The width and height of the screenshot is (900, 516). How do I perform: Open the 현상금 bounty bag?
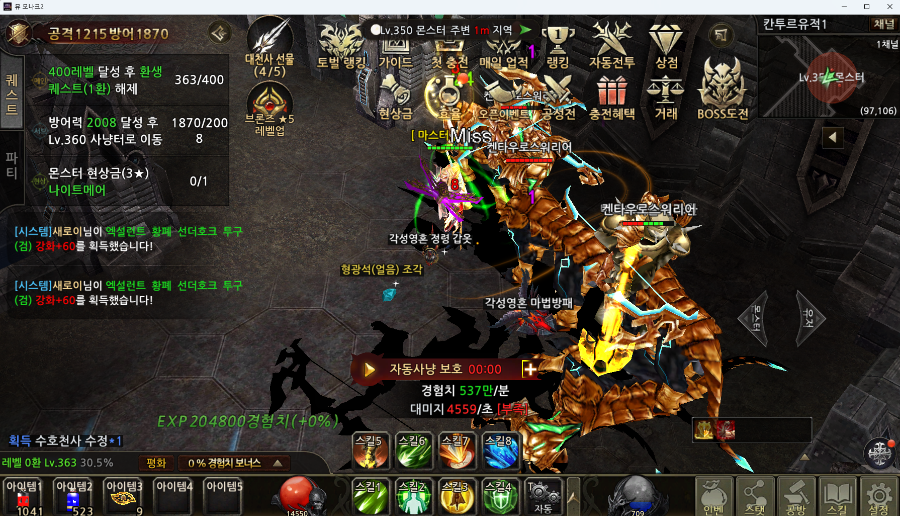[394, 98]
